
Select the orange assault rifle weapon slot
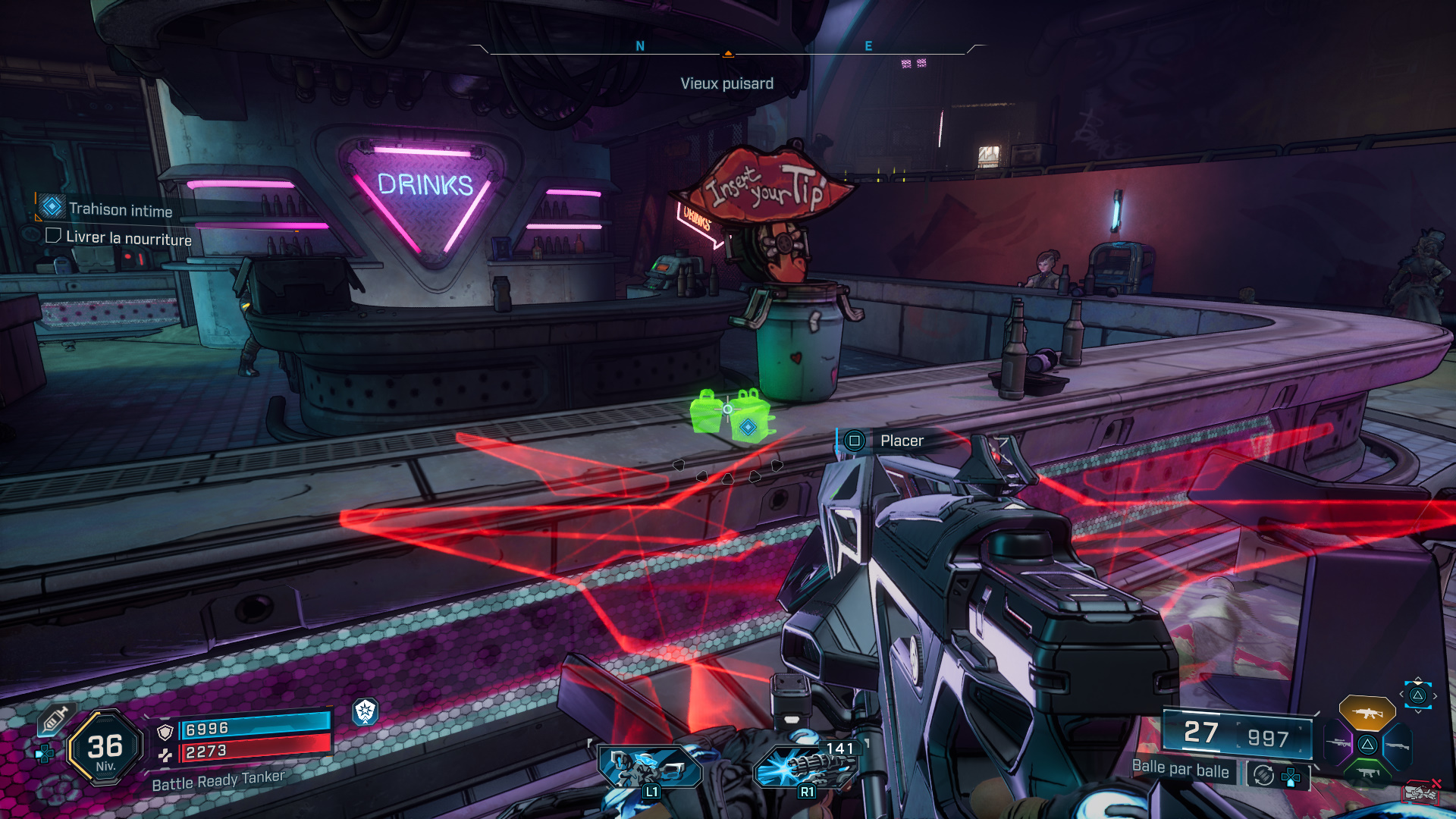pos(1367,713)
